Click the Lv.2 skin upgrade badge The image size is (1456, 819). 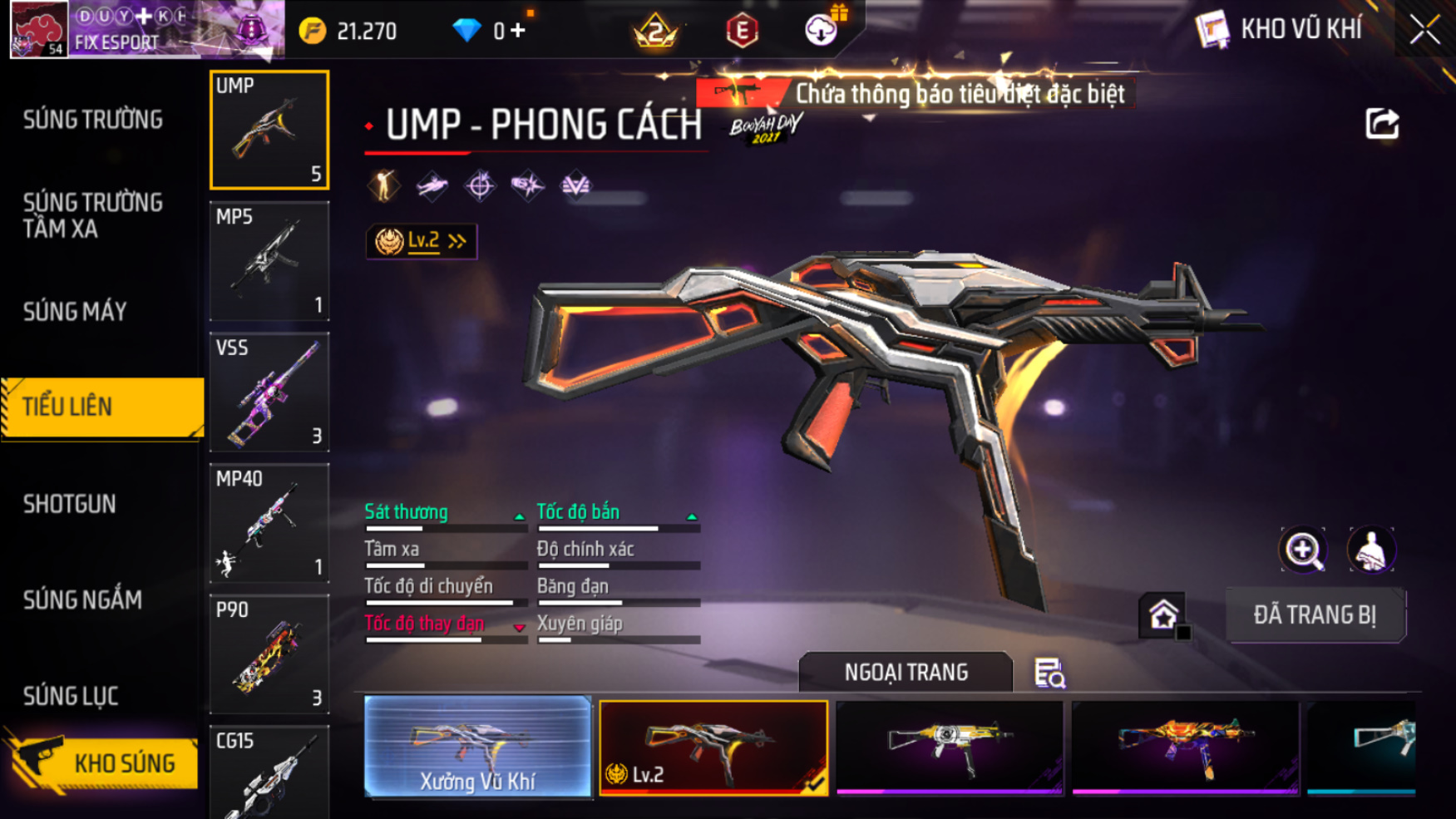pos(422,241)
